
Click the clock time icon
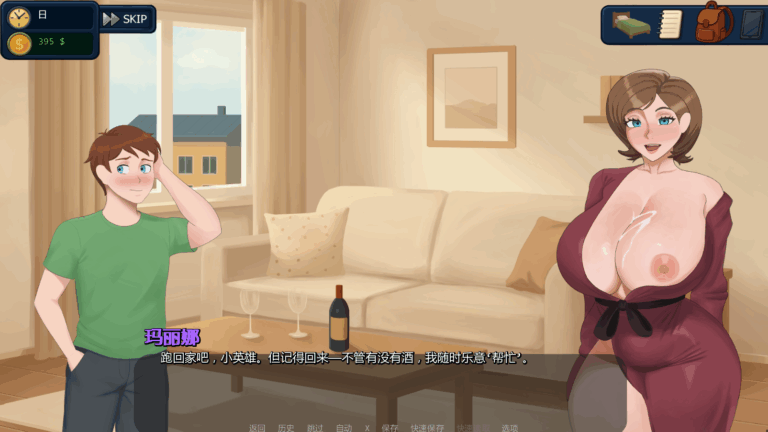19,16
